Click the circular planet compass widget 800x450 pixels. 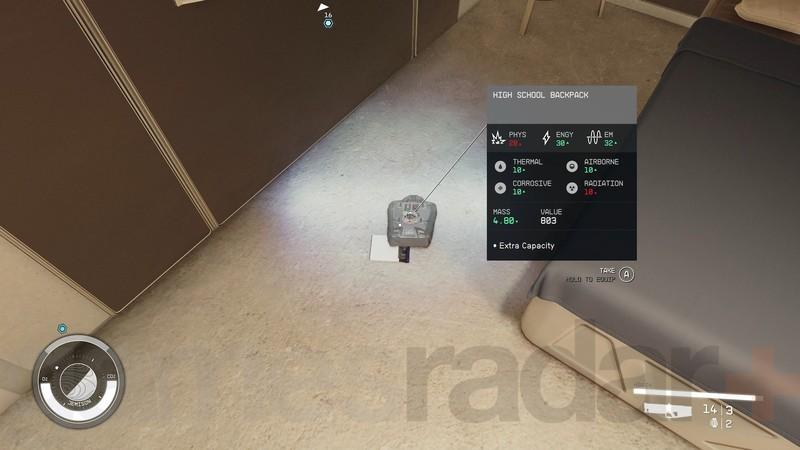click(x=79, y=381)
